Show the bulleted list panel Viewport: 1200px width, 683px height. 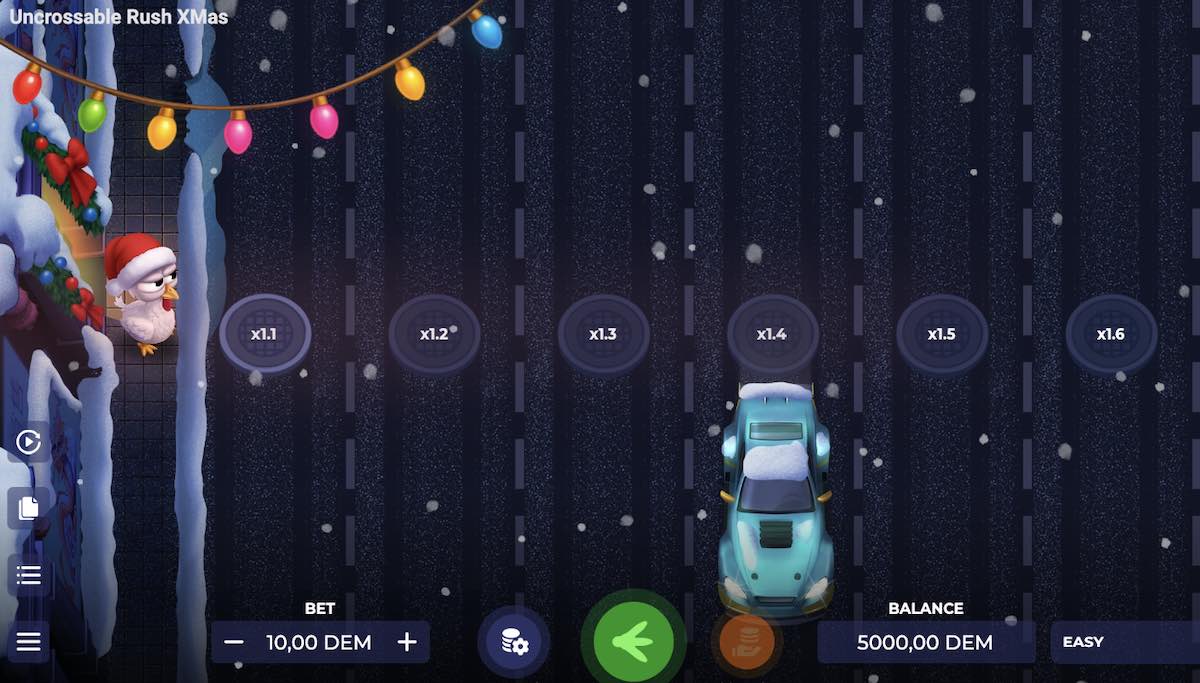pyautogui.click(x=28, y=575)
